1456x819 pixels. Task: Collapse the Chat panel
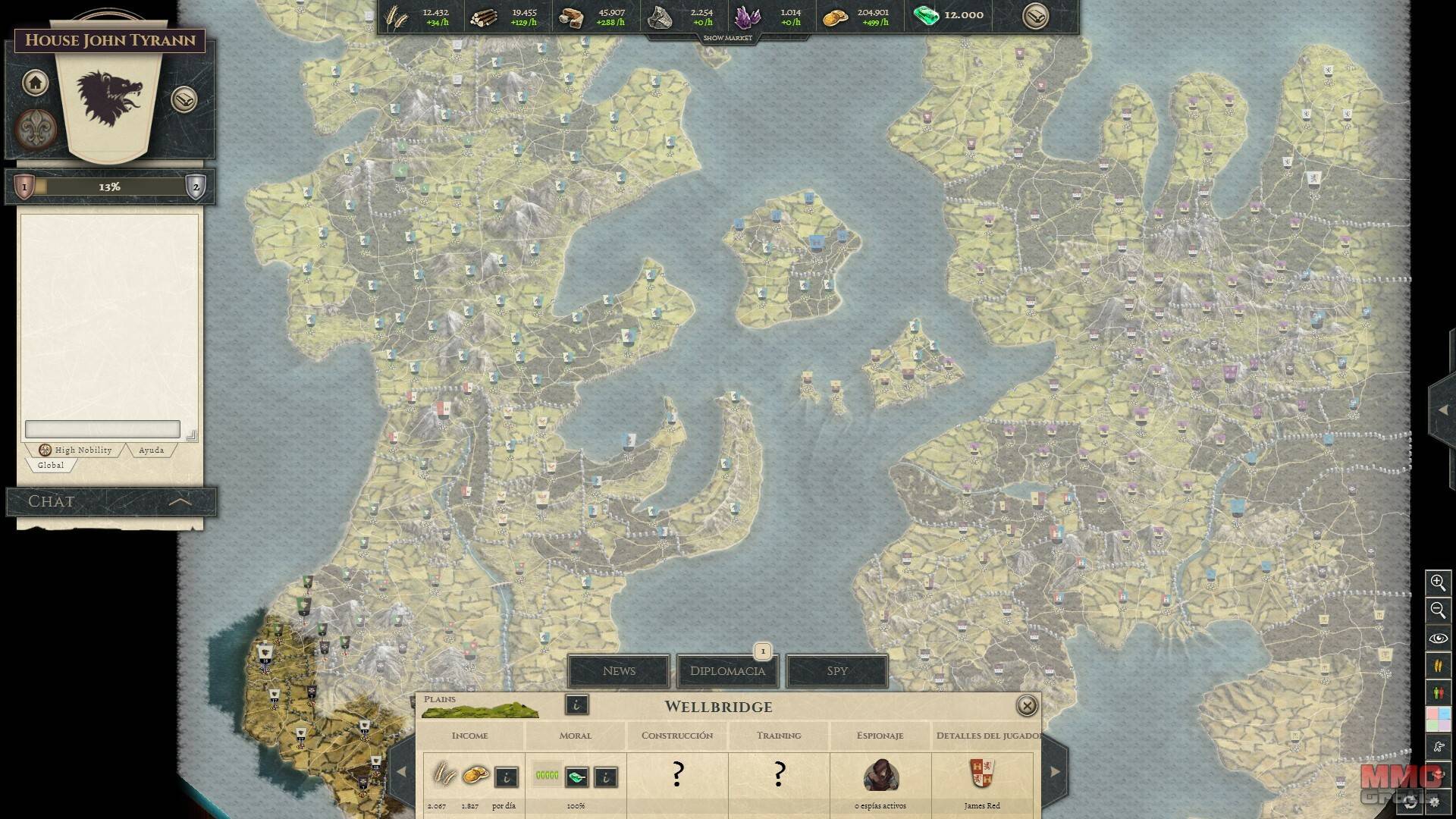pyautogui.click(x=180, y=501)
